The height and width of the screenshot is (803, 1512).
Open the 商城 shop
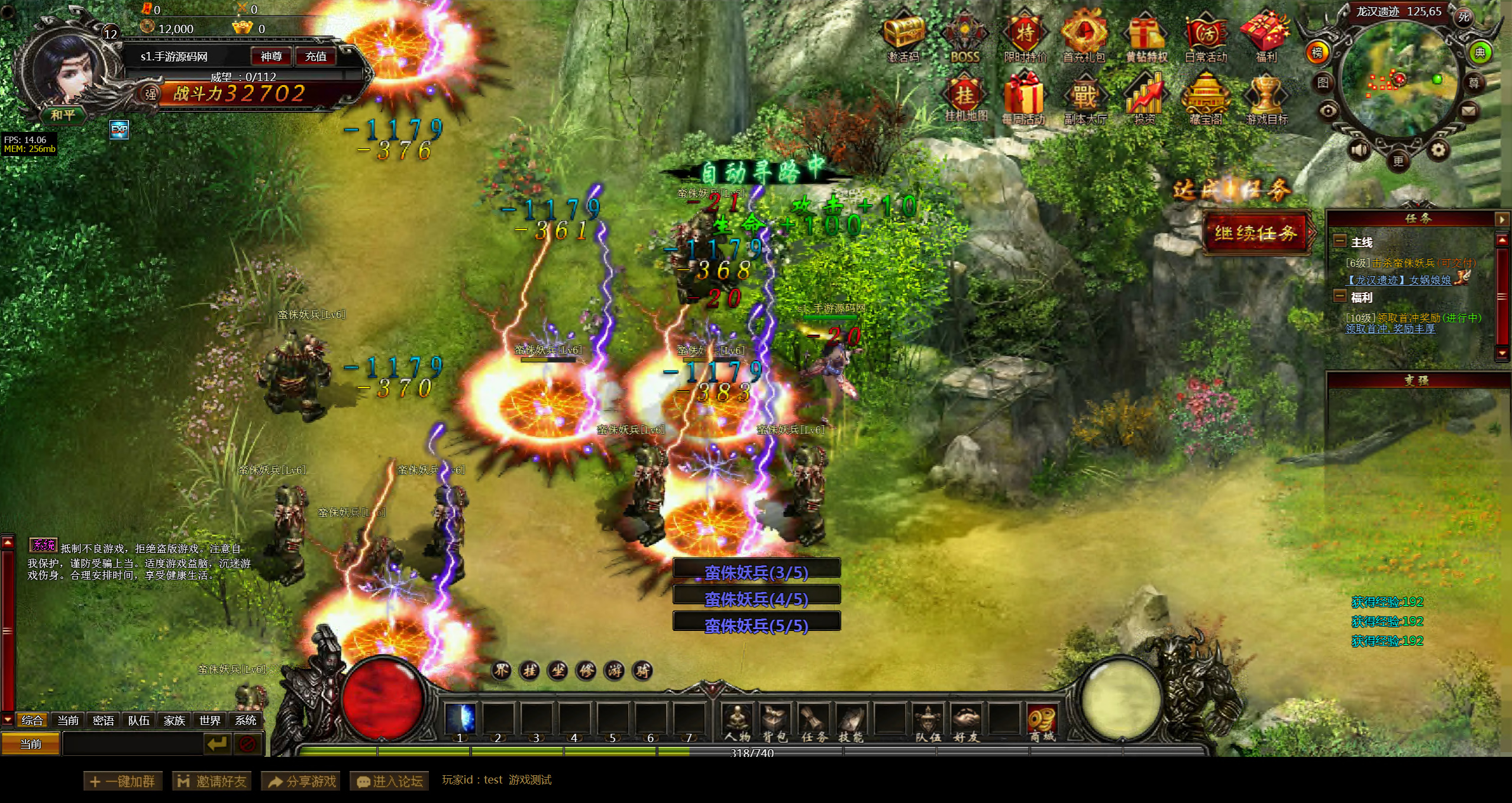point(1042,723)
